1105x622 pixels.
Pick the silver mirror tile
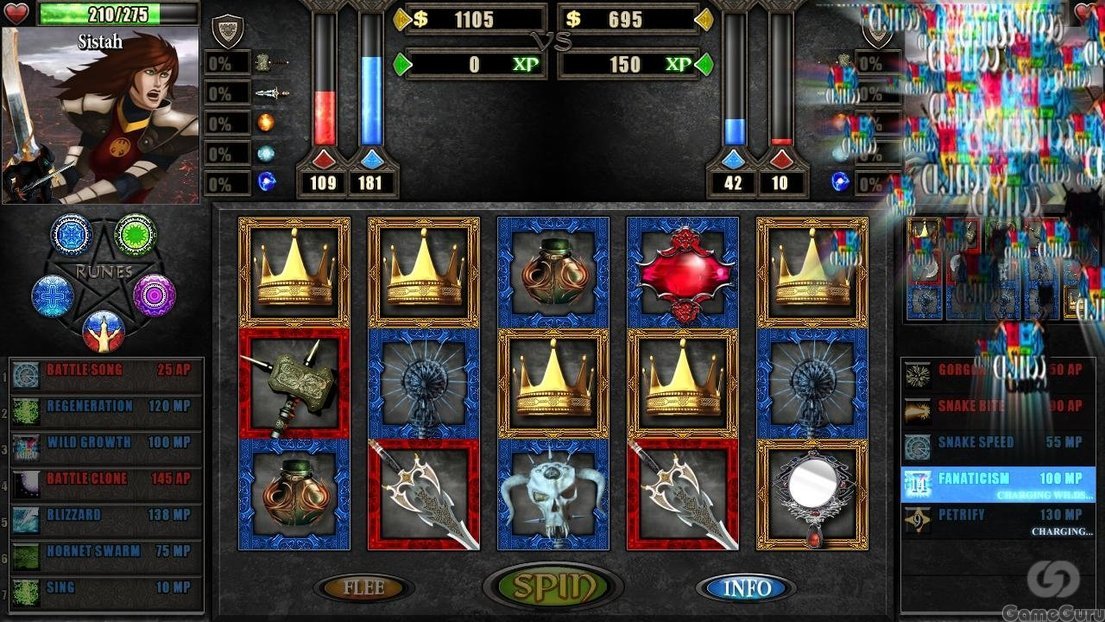(812, 493)
